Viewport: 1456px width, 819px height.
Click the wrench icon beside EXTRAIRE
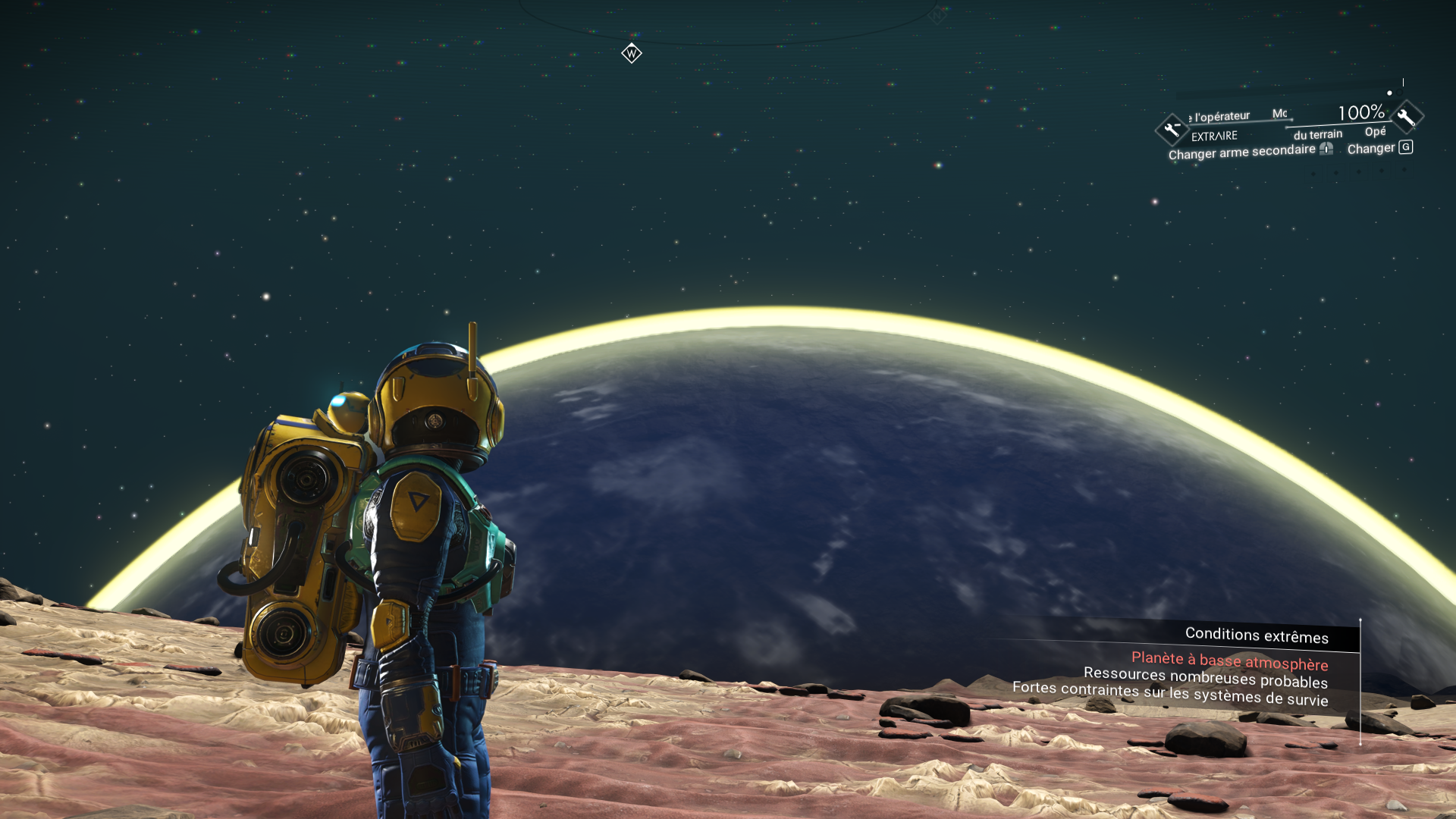pyautogui.click(x=1172, y=129)
